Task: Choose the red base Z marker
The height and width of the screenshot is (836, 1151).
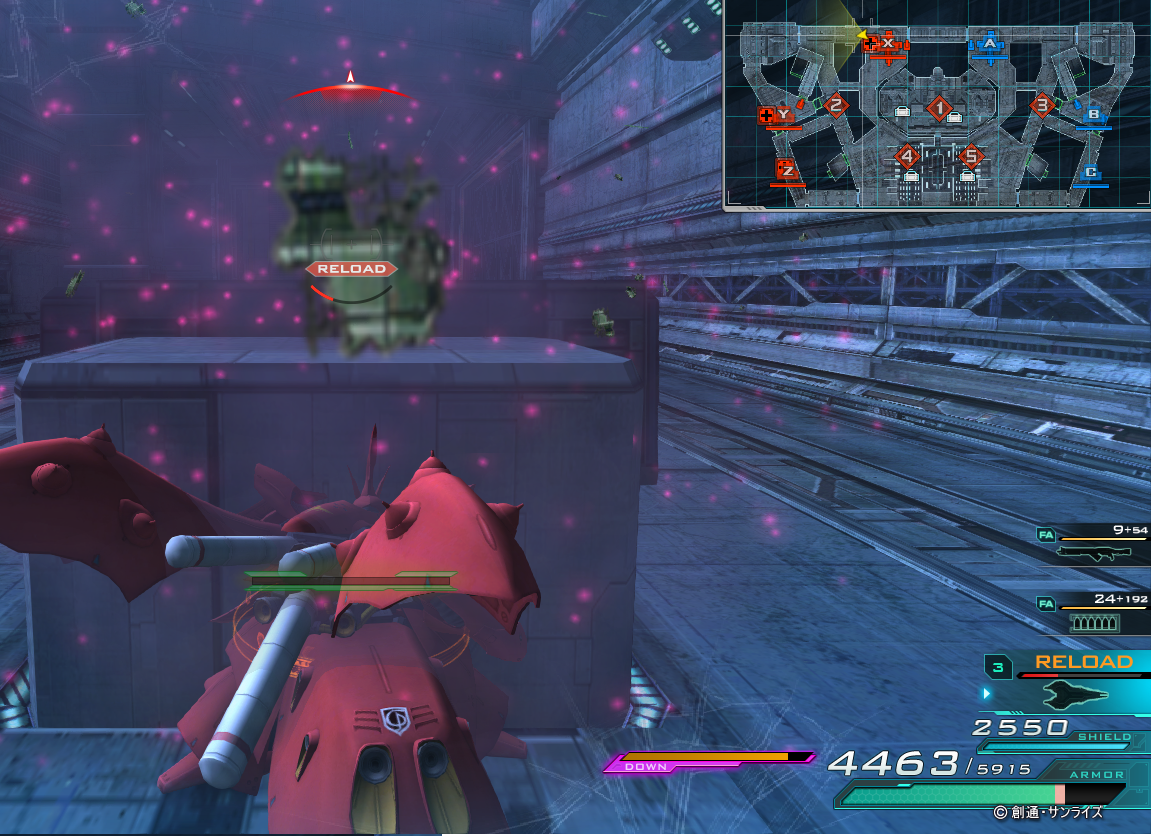Action: tap(788, 171)
